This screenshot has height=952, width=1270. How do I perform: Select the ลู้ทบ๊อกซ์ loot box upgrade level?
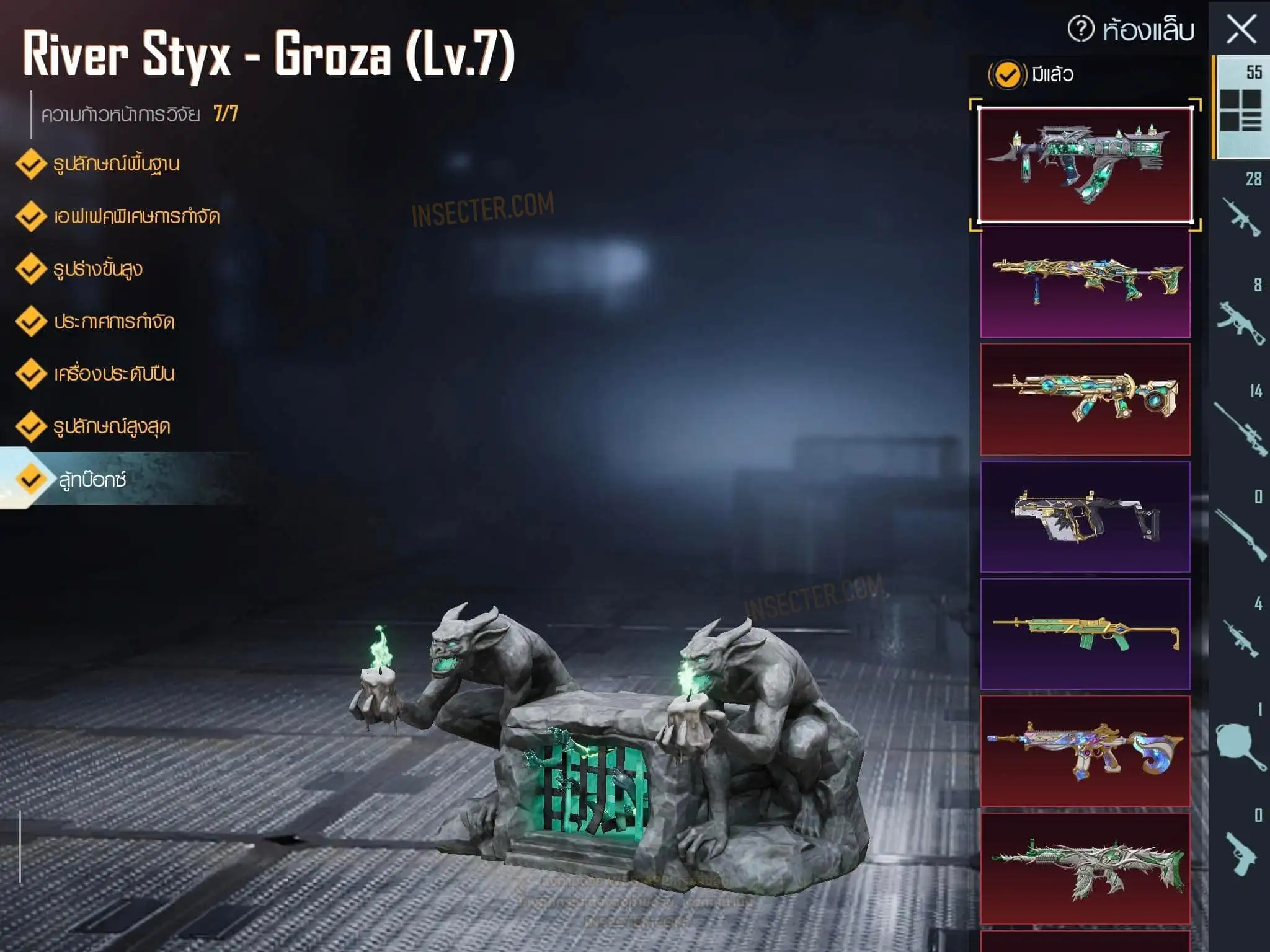[x=93, y=479]
